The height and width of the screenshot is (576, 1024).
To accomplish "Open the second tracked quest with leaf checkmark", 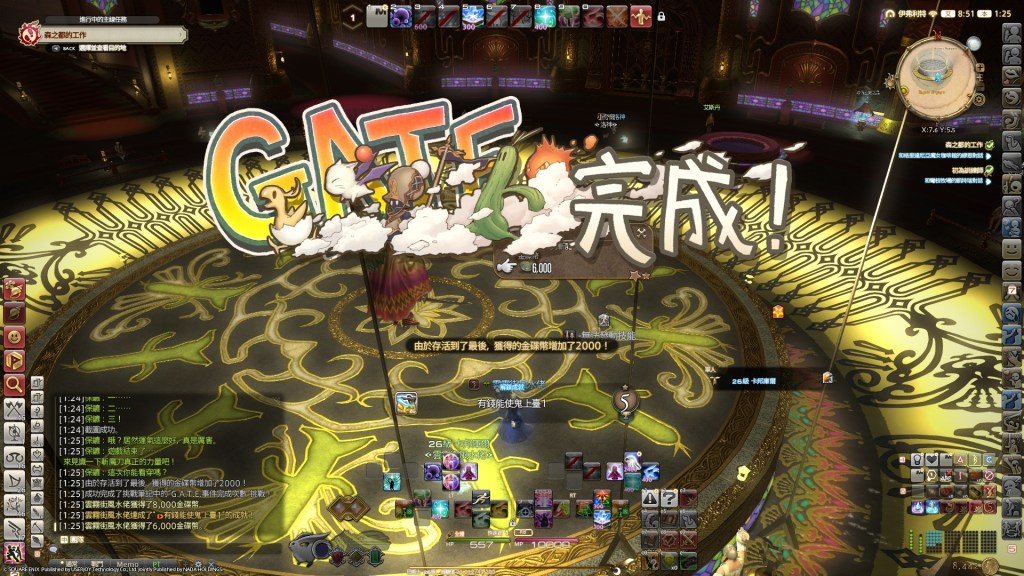I will 958,169.
